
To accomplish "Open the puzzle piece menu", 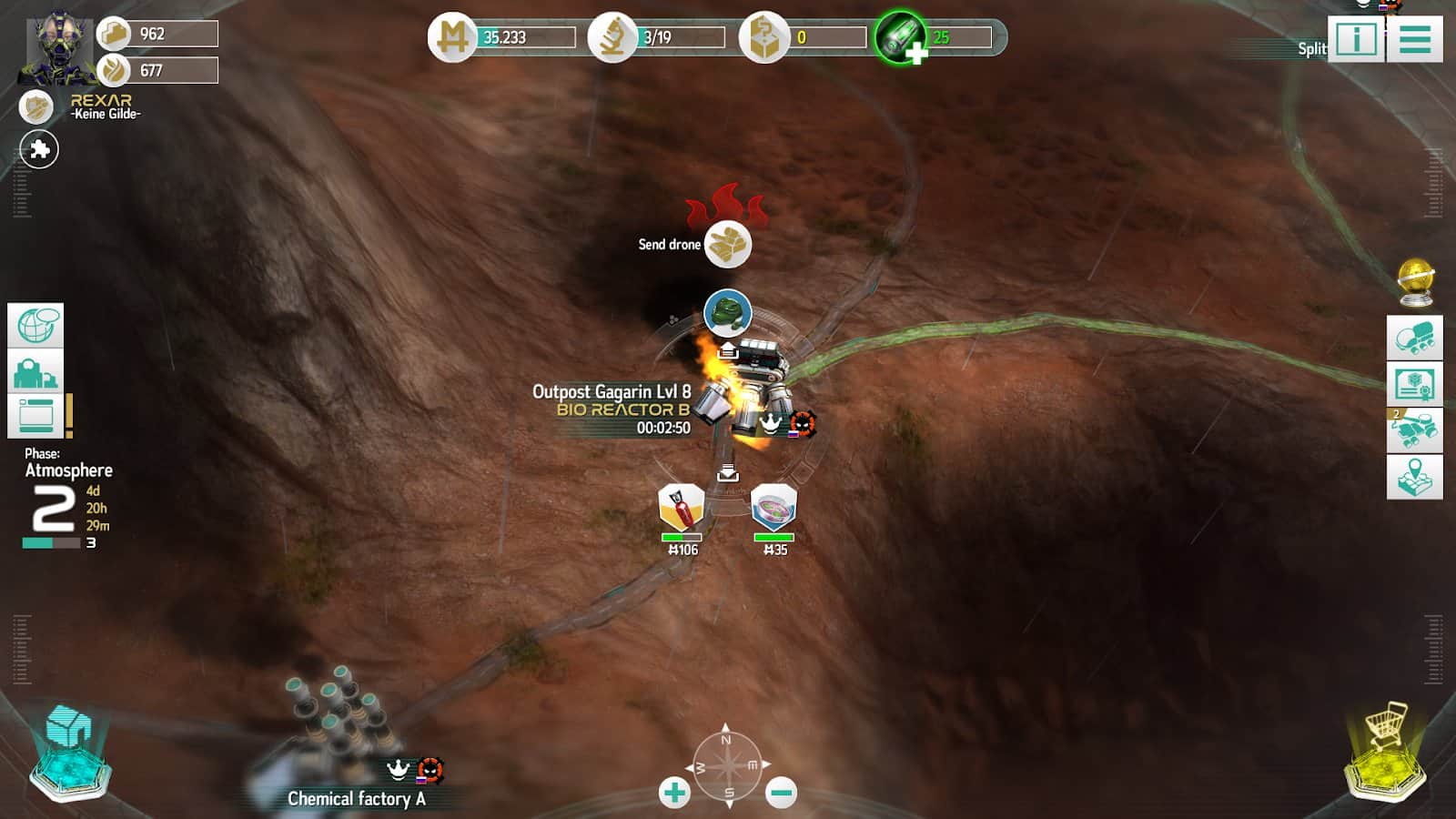I will click(x=39, y=149).
